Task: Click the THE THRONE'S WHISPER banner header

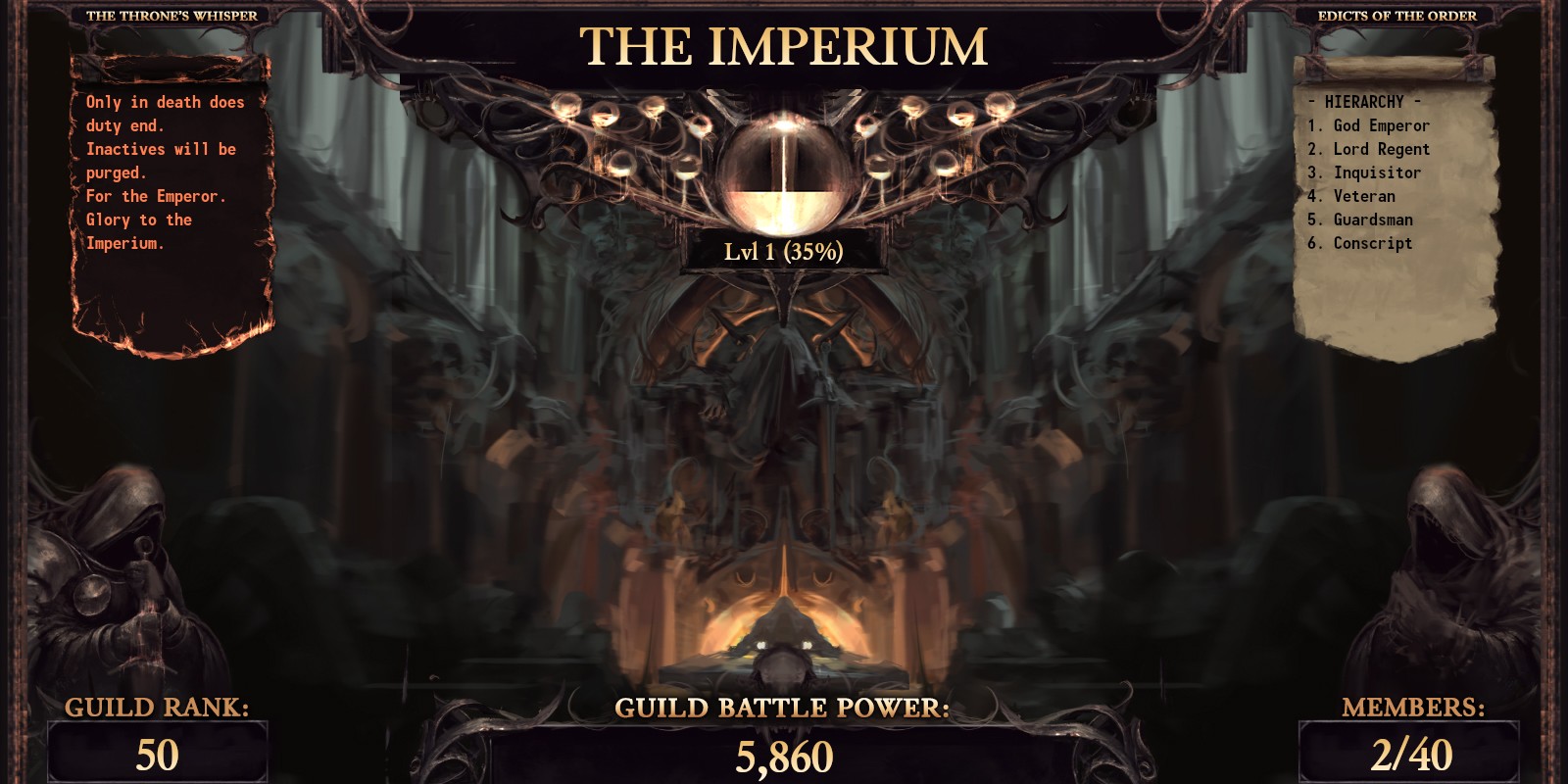Action: tap(172, 15)
